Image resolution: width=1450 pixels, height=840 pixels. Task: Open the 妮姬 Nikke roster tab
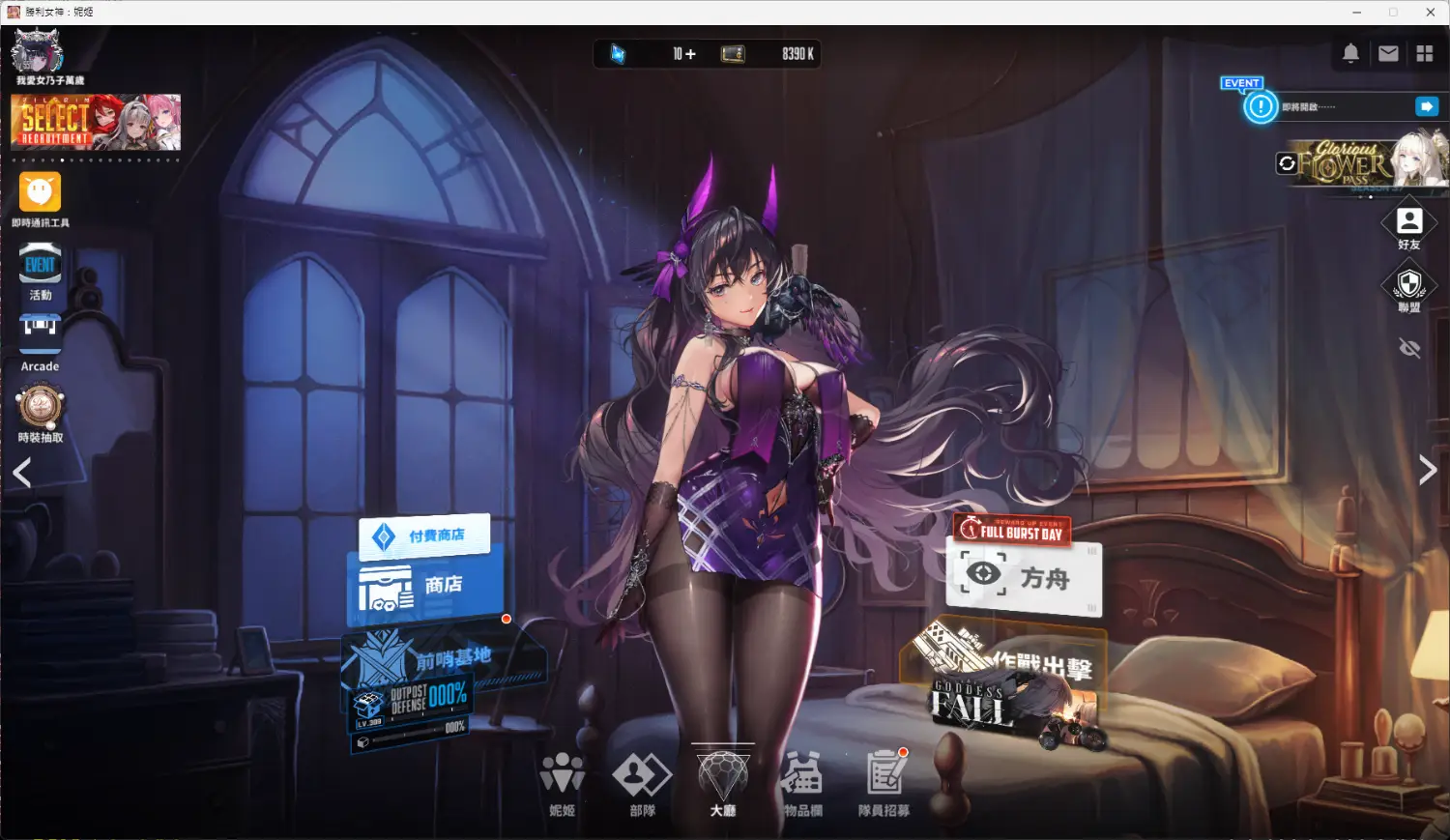click(562, 781)
